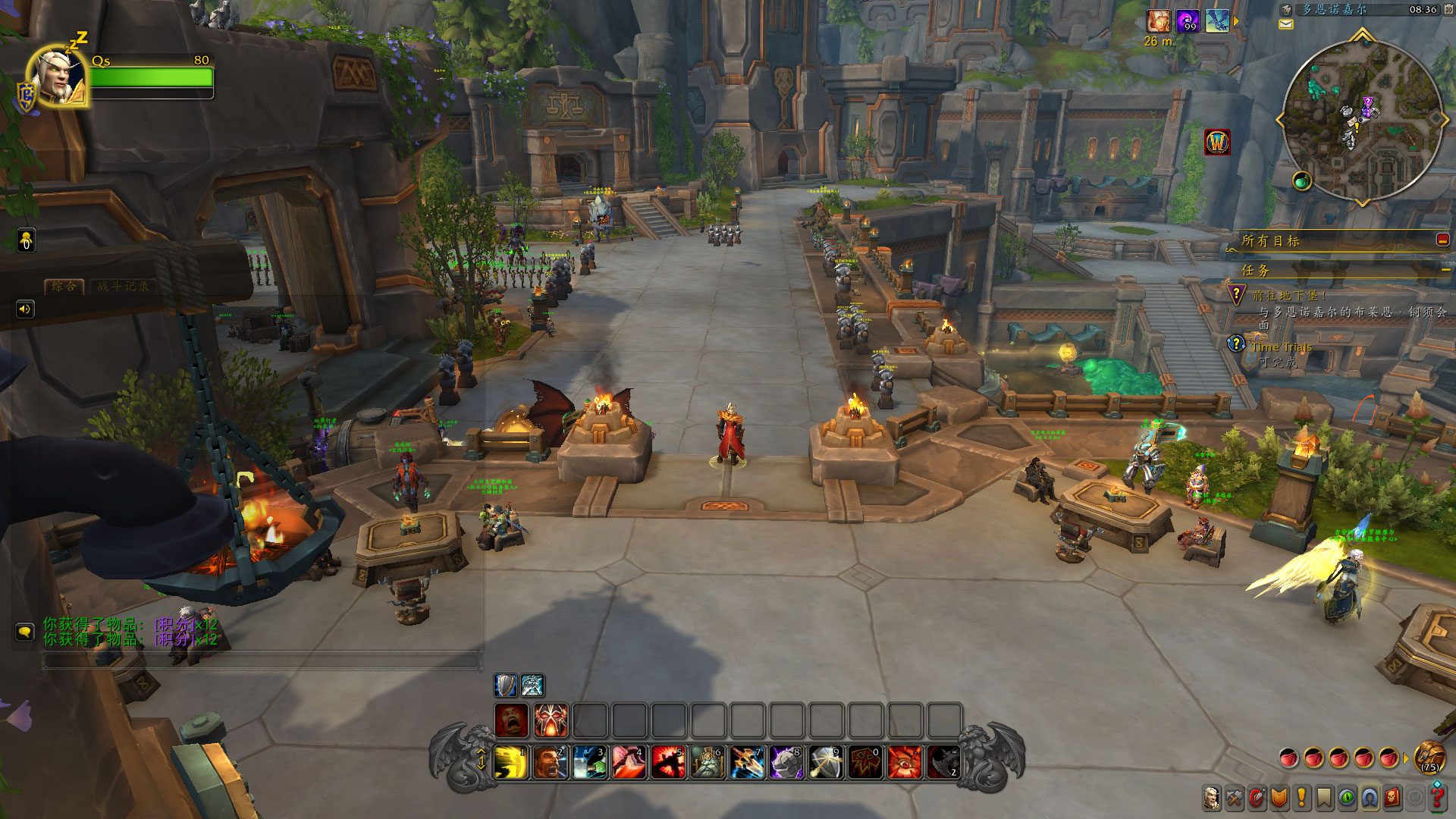Click the WoW logo addon icon
Image resolution: width=1456 pixels, height=819 pixels.
tap(1217, 142)
